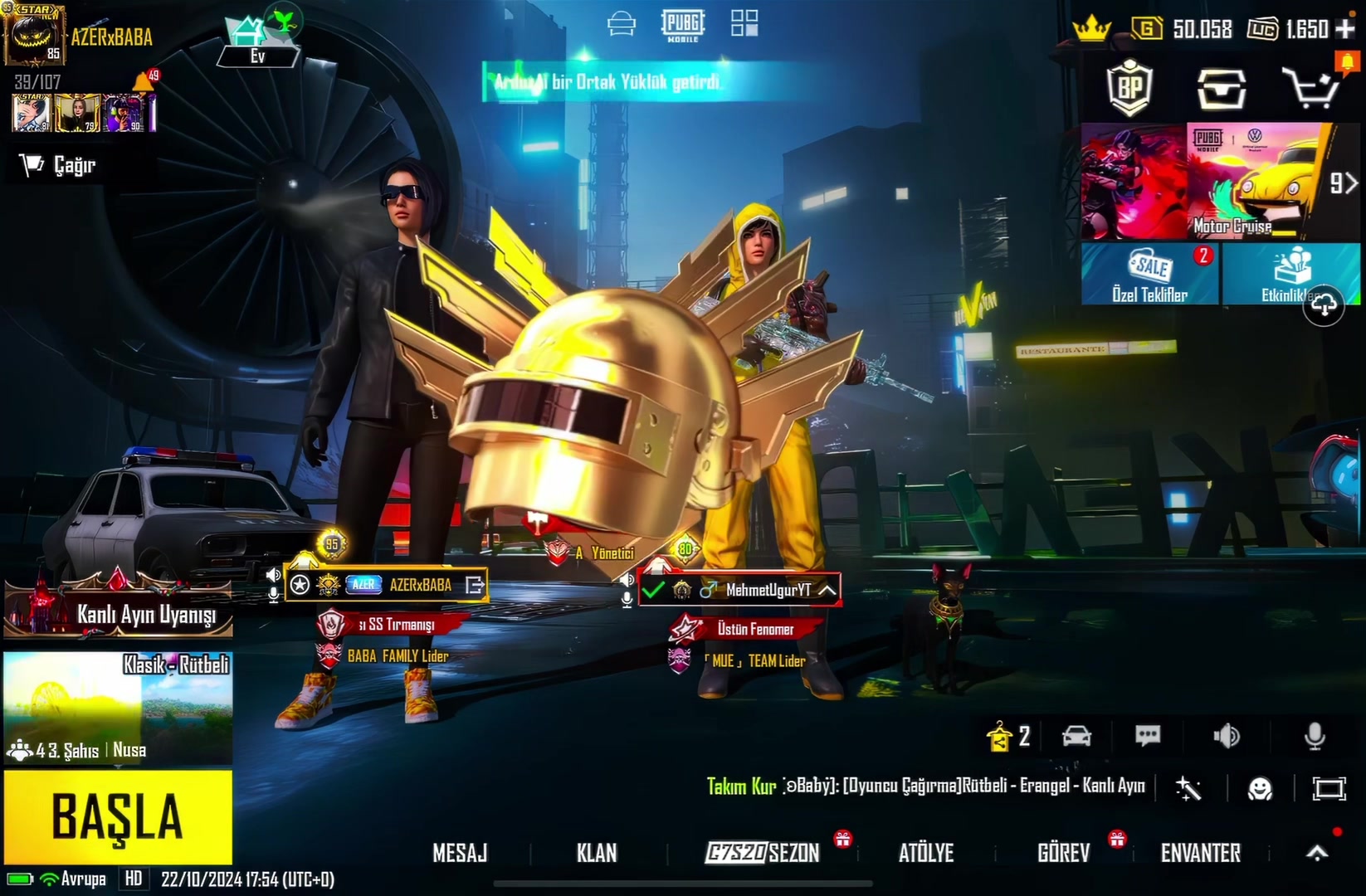Screen dimensions: 1366x896
Task: Open the SEZON season page
Action: click(x=763, y=853)
